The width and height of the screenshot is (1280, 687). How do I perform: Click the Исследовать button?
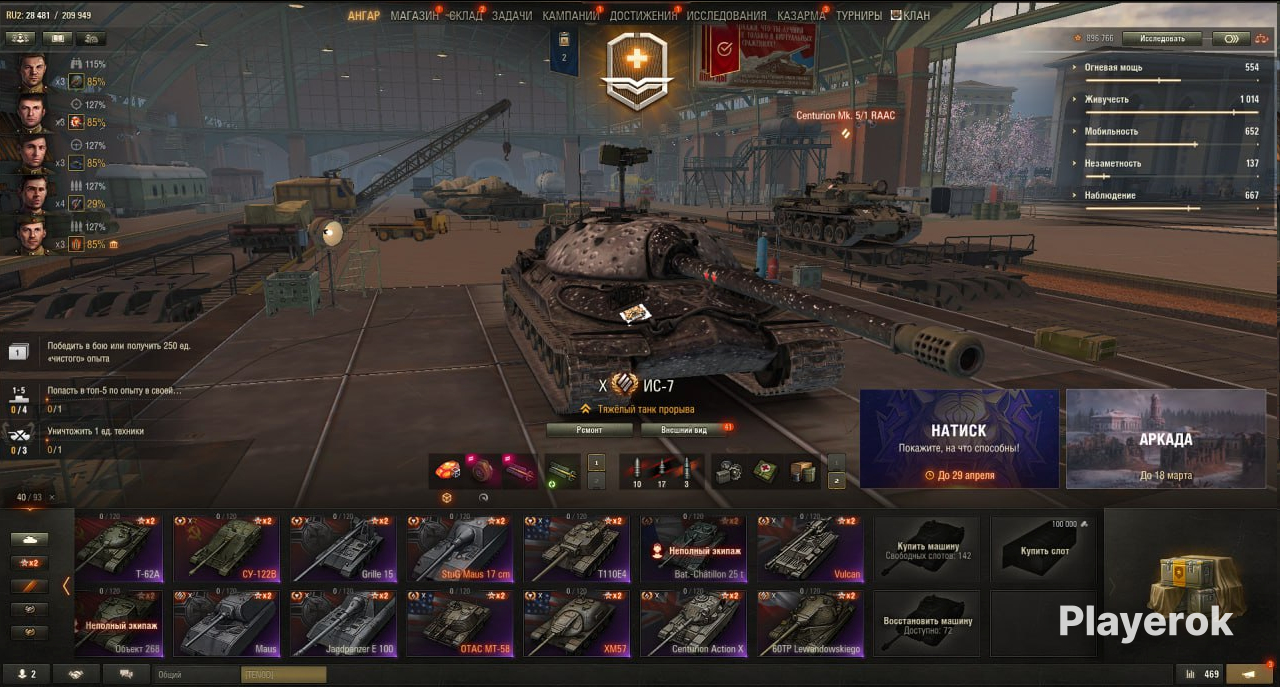click(1161, 39)
